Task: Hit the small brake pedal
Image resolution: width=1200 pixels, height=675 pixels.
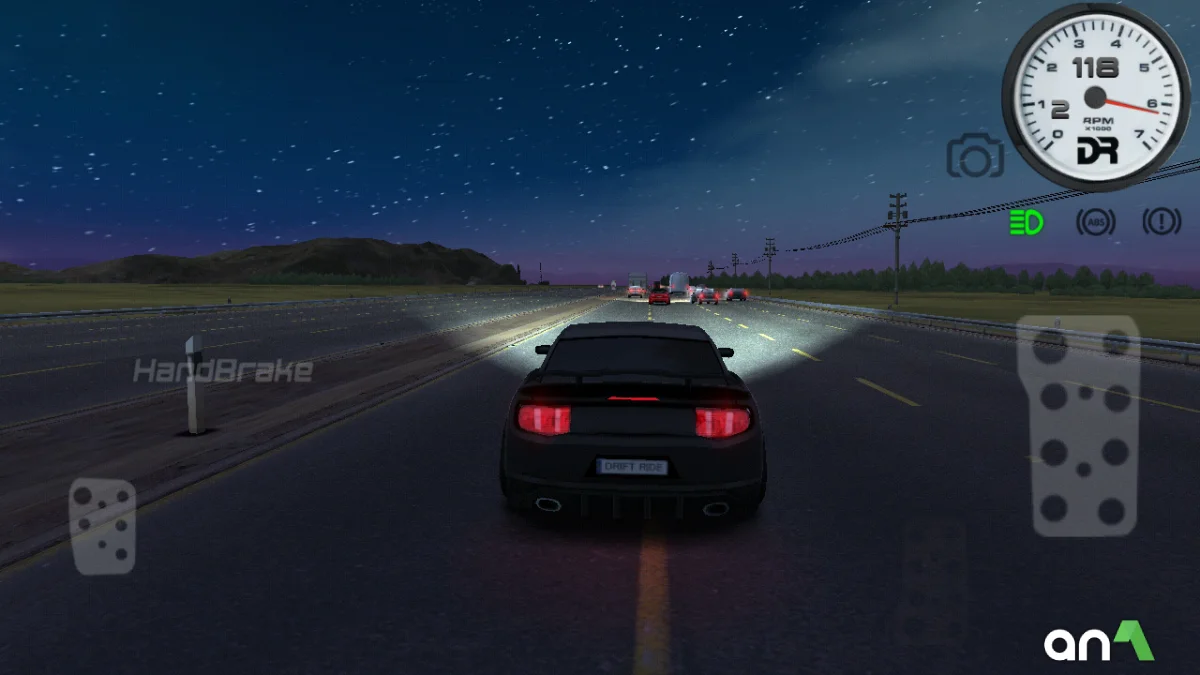Action: [x=102, y=527]
